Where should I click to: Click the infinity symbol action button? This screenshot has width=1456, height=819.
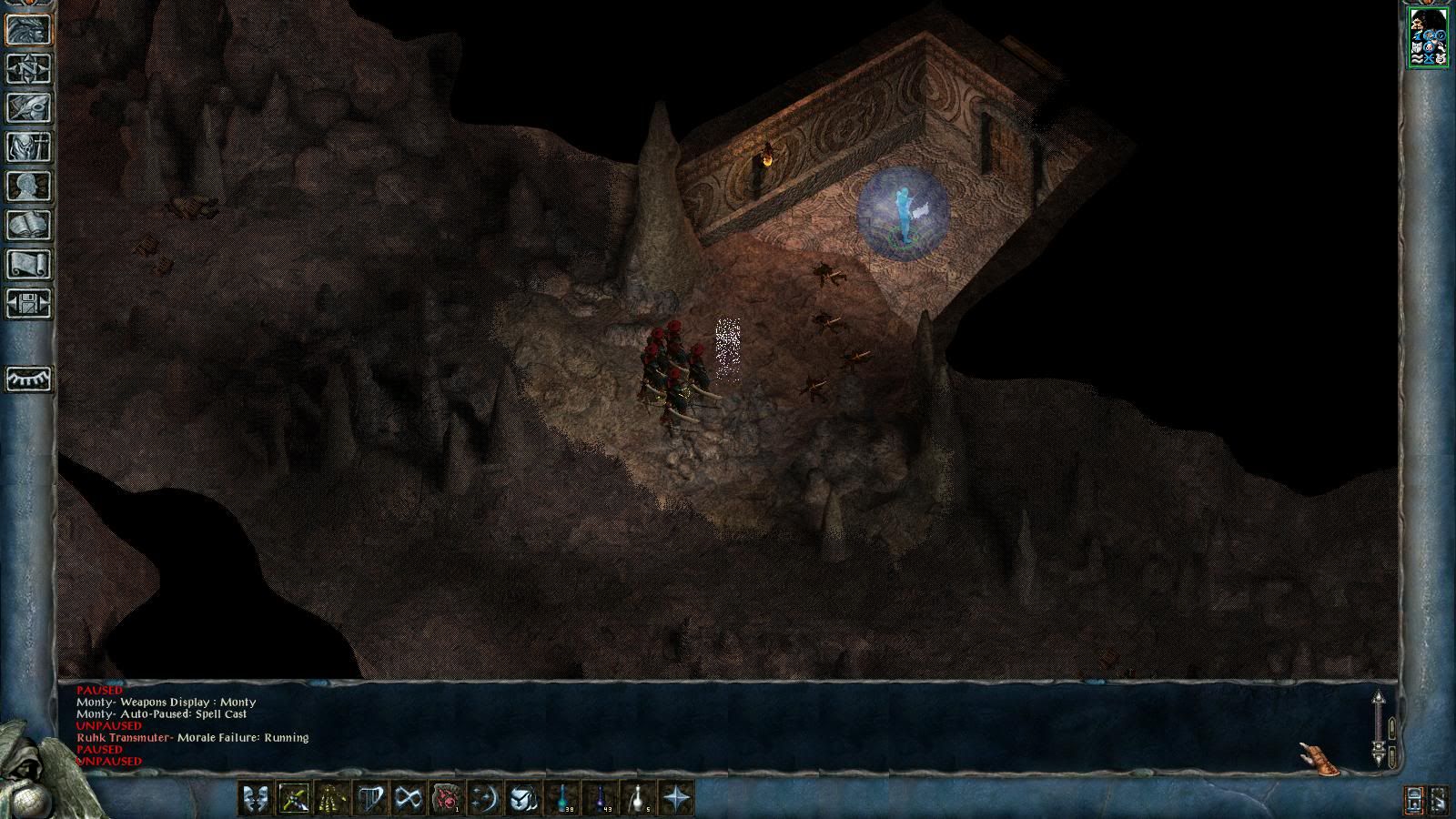[x=408, y=799]
